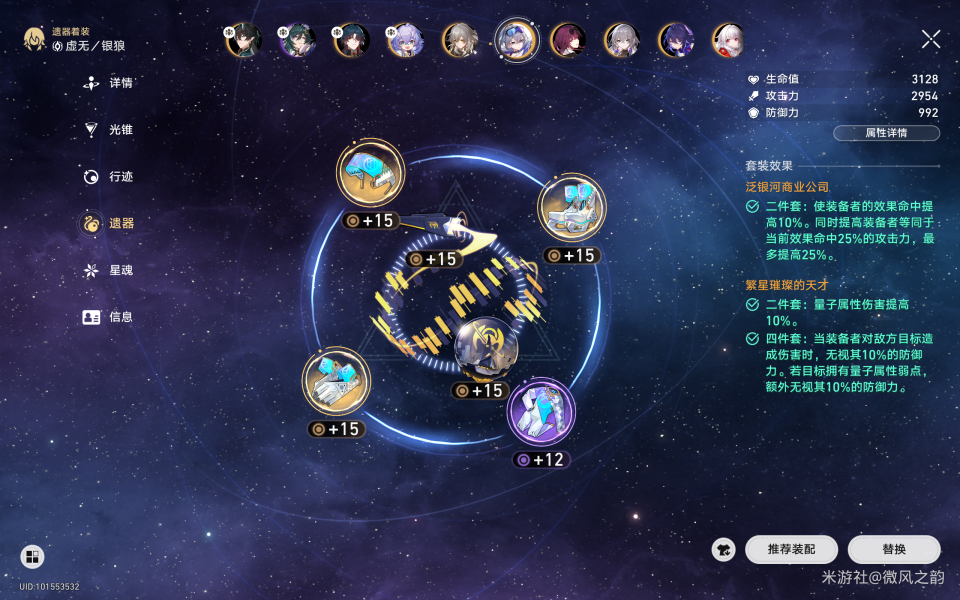The width and height of the screenshot is (960, 600).
Task: Close the relic screen with the X
Action: [930, 39]
